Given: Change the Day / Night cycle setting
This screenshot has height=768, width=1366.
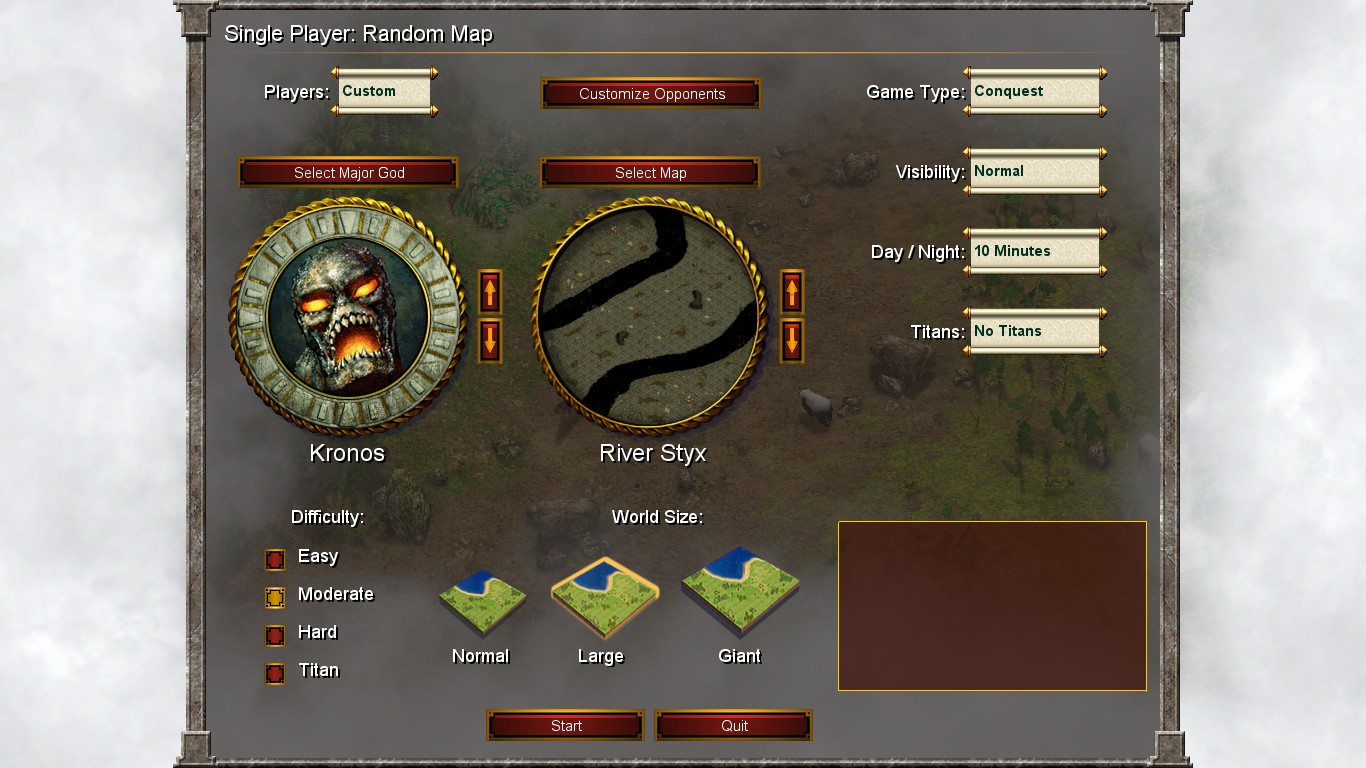Looking at the screenshot, I should coord(1035,251).
